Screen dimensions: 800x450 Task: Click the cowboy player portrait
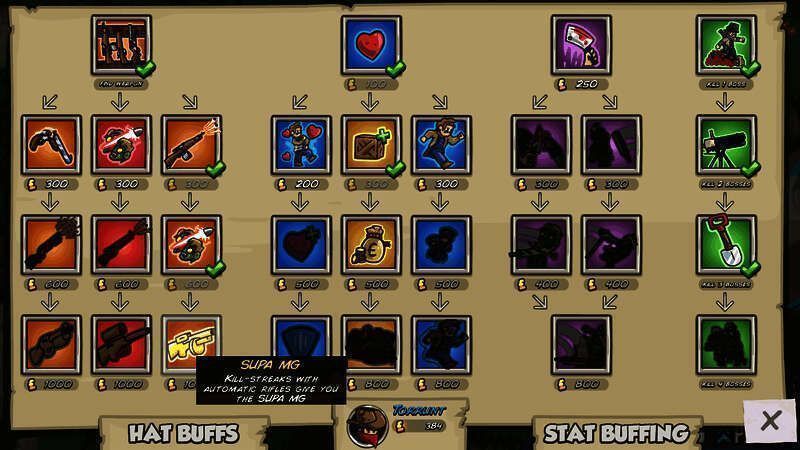coord(366,426)
